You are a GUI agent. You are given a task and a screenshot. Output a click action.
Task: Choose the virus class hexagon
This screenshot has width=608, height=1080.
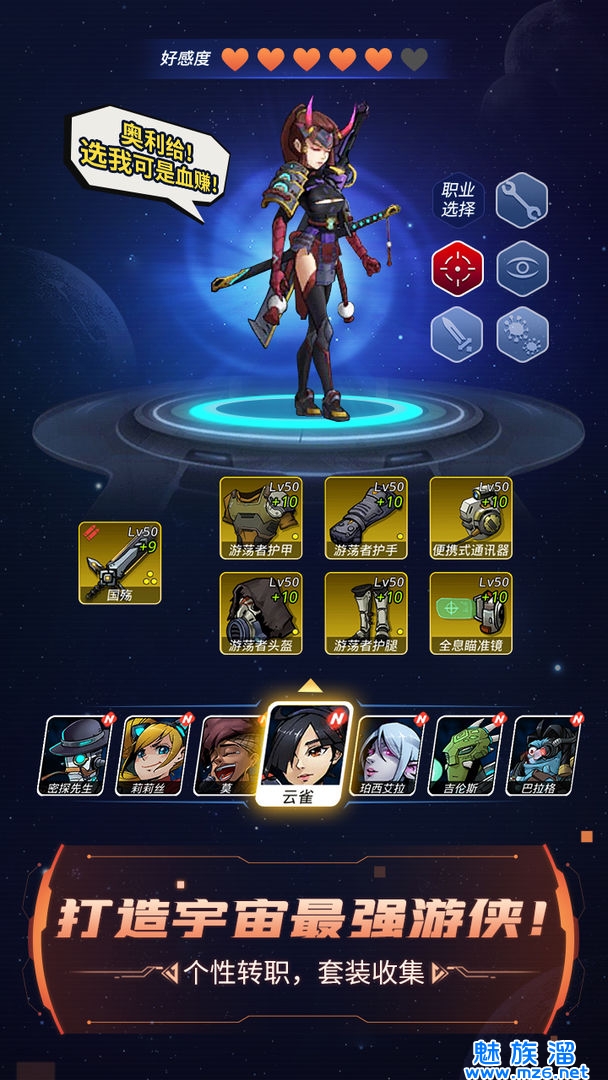click(x=522, y=334)
